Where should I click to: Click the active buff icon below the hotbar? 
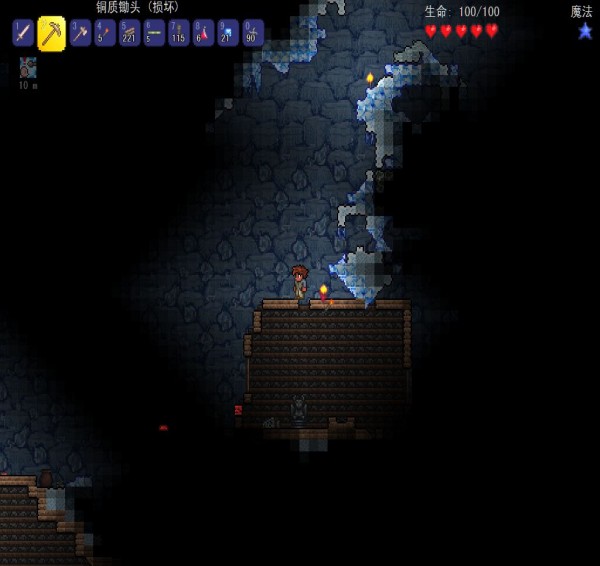click(x=28, y=68)
